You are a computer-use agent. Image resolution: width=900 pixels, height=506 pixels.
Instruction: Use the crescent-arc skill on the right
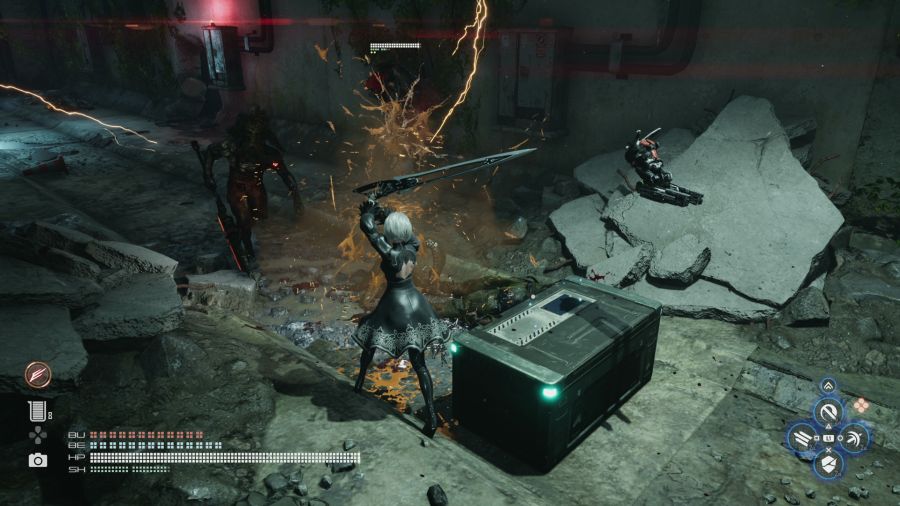coord(855,437)
